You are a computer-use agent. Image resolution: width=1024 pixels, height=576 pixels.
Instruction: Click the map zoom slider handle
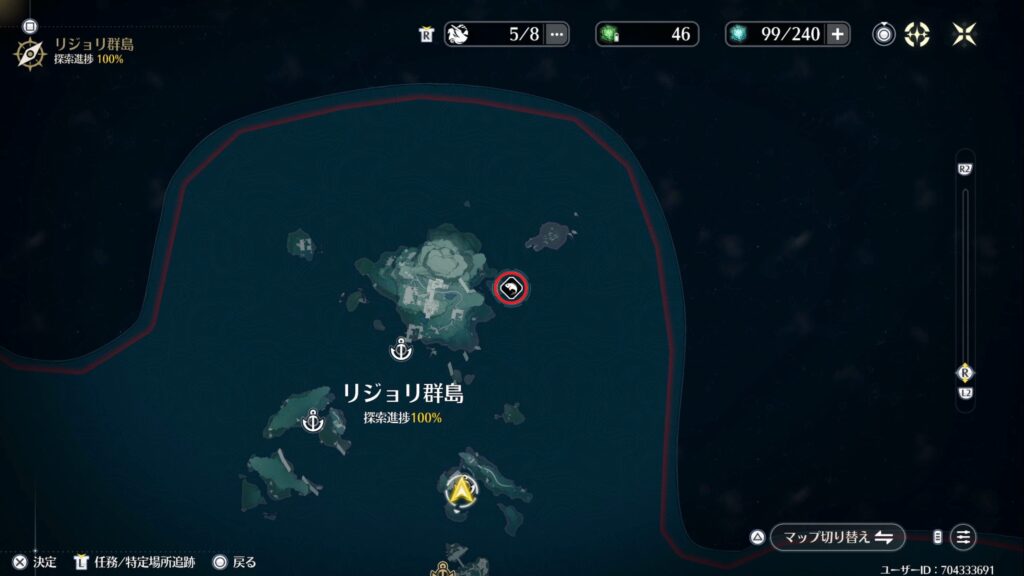coord(965,373)
